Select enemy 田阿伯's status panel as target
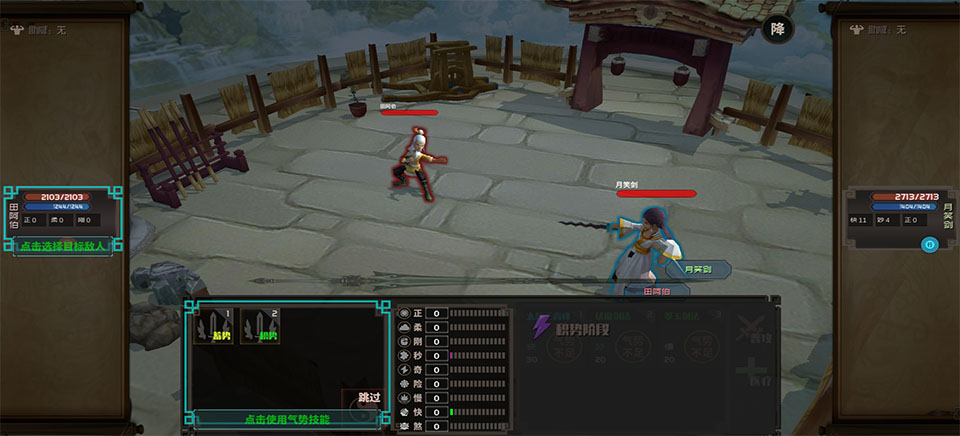This screenshot has height=436, width=960. pos(62,212)
